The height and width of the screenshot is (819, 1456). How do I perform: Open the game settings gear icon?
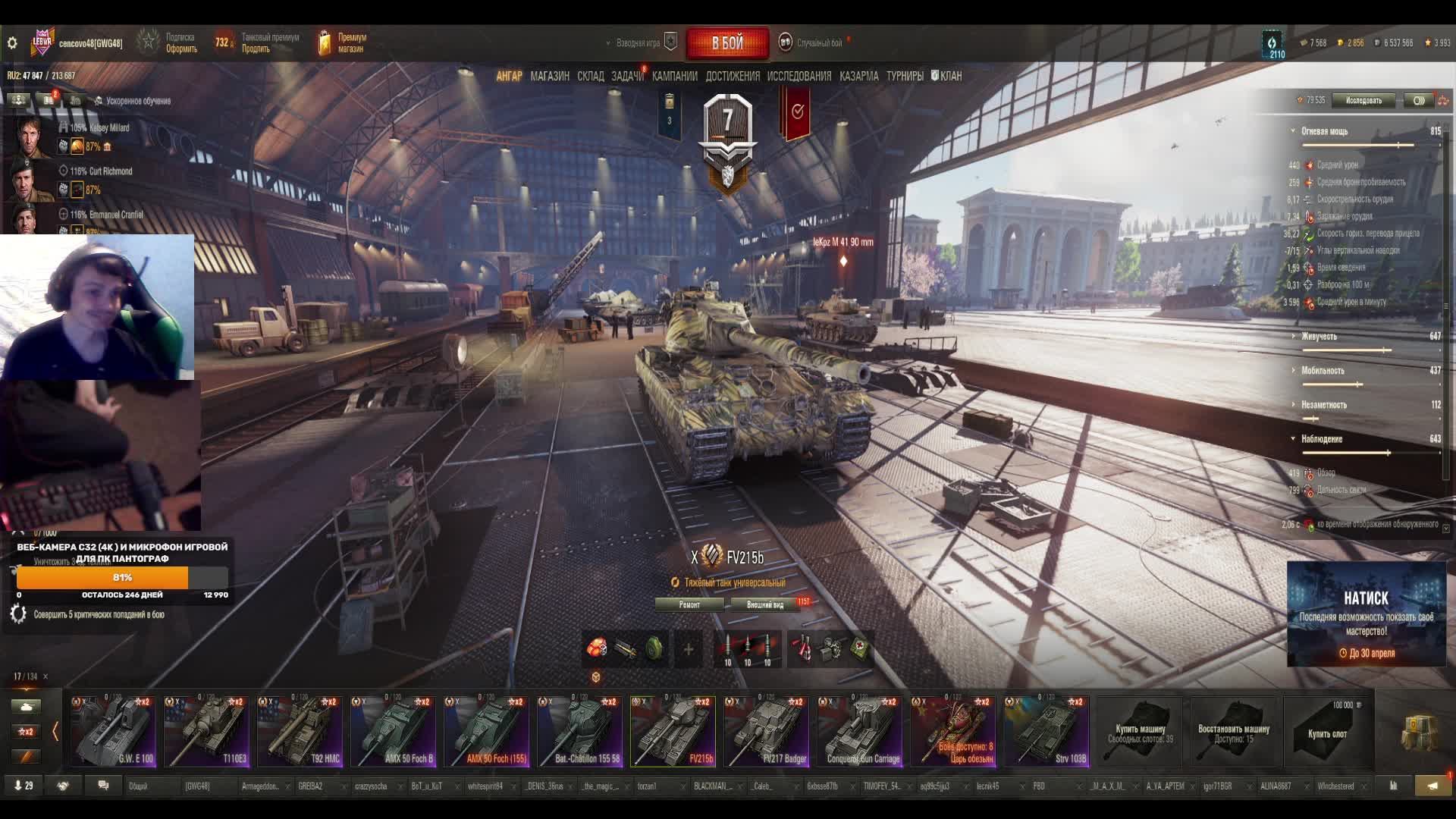click(x=12, y=43)
